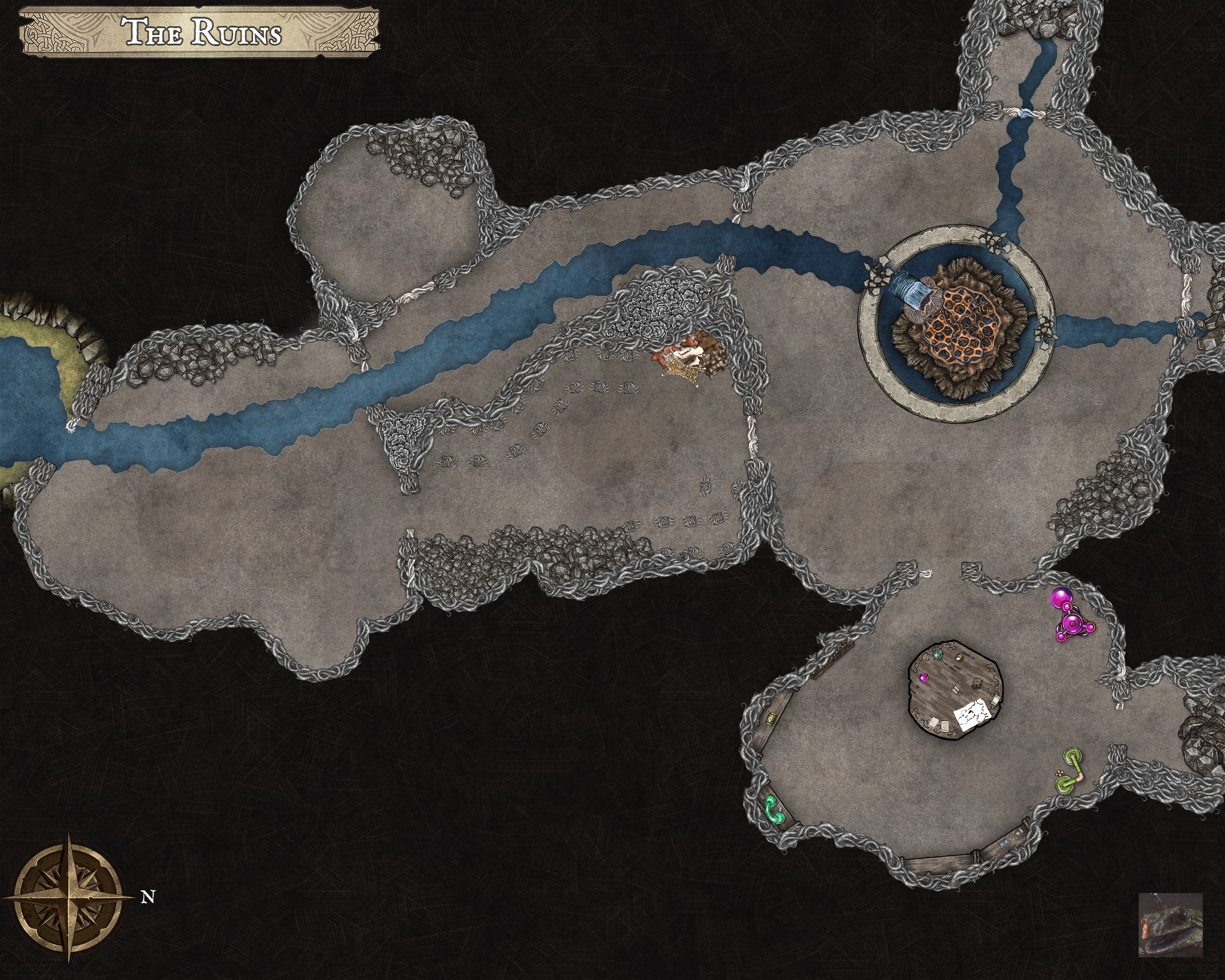Click the compass rose emblem
Image resolution: width=1225 pixels, height=980 pixels.
70,897
